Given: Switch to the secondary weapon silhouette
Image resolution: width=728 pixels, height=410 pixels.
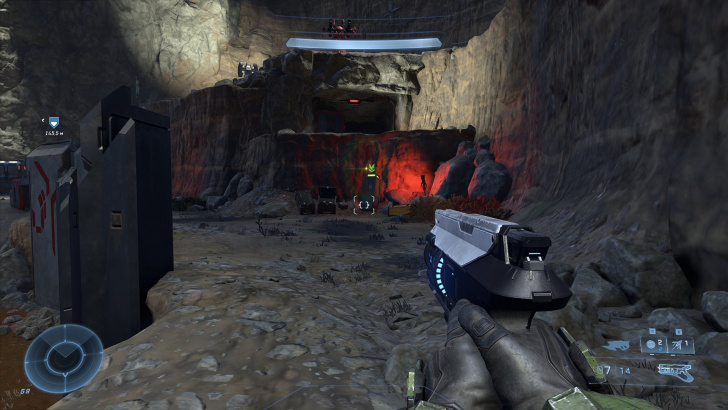Looking at the screenshot, I should [617, 346].
